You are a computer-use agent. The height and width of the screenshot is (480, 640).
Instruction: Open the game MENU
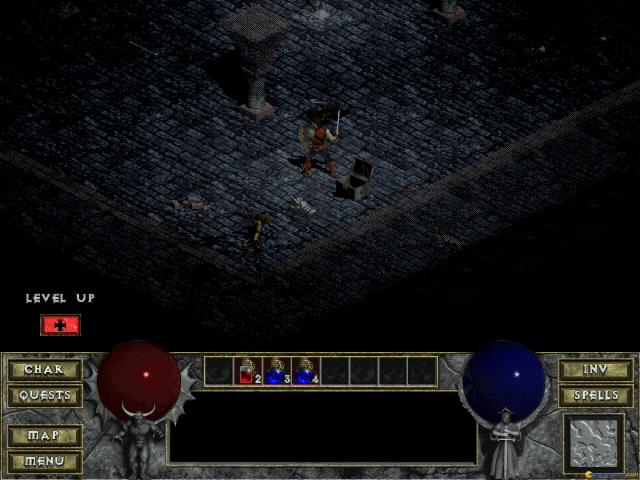tap(44, 461)
